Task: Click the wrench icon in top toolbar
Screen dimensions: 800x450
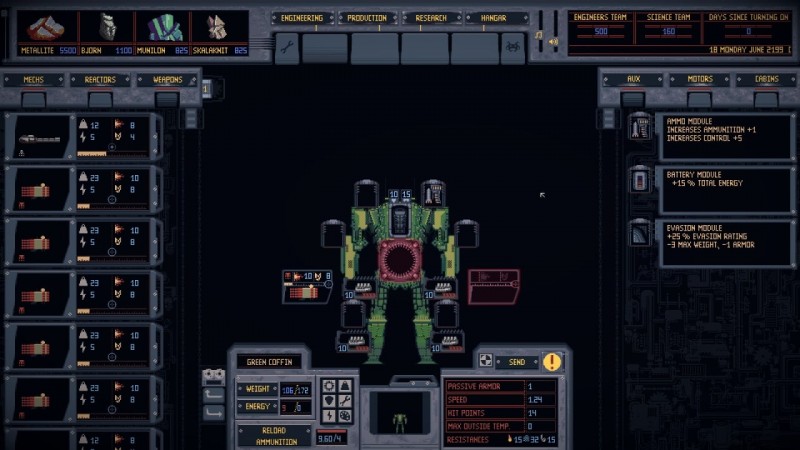Action: click(286, 47)
